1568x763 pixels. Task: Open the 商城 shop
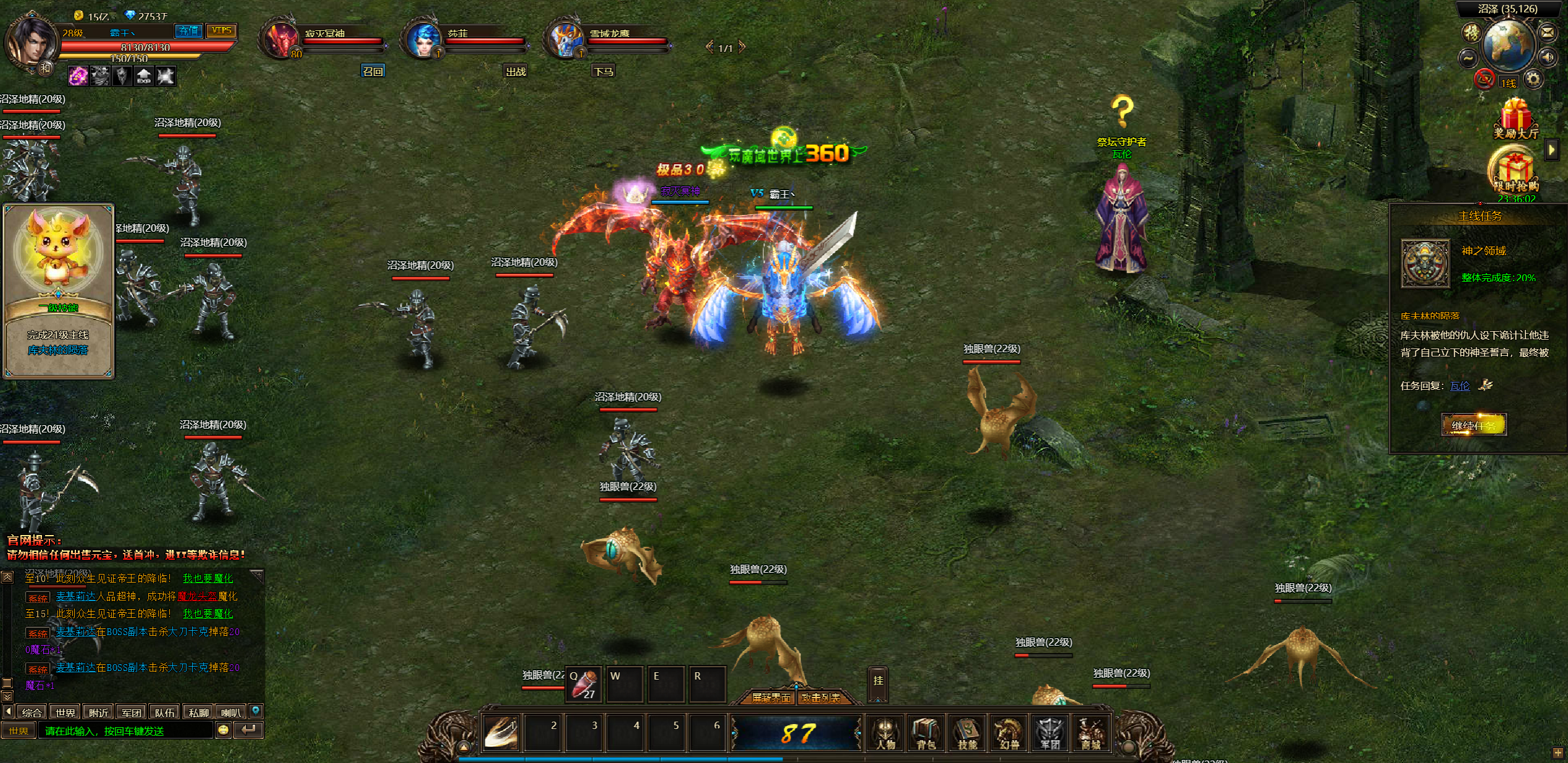[x=1091, y=733]
